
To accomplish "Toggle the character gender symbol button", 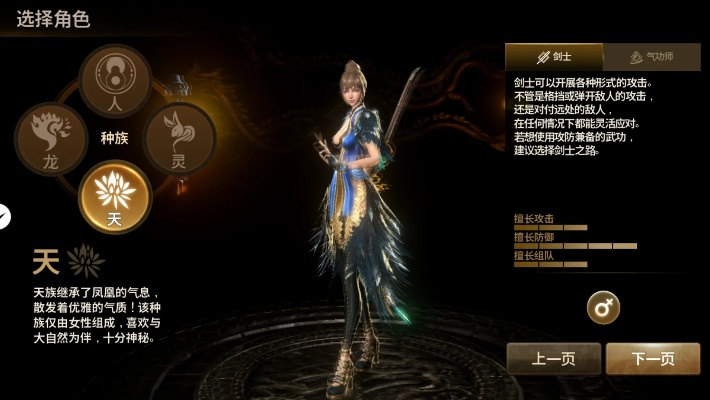I will point(603,308).
